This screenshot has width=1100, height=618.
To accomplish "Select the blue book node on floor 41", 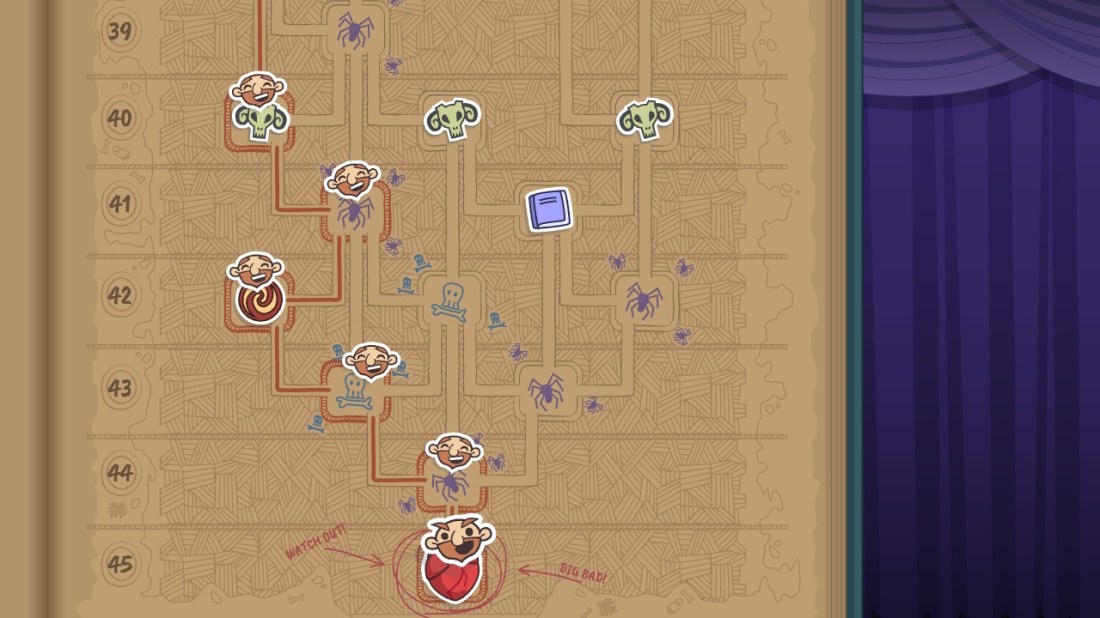I will [x=548, y=210].
